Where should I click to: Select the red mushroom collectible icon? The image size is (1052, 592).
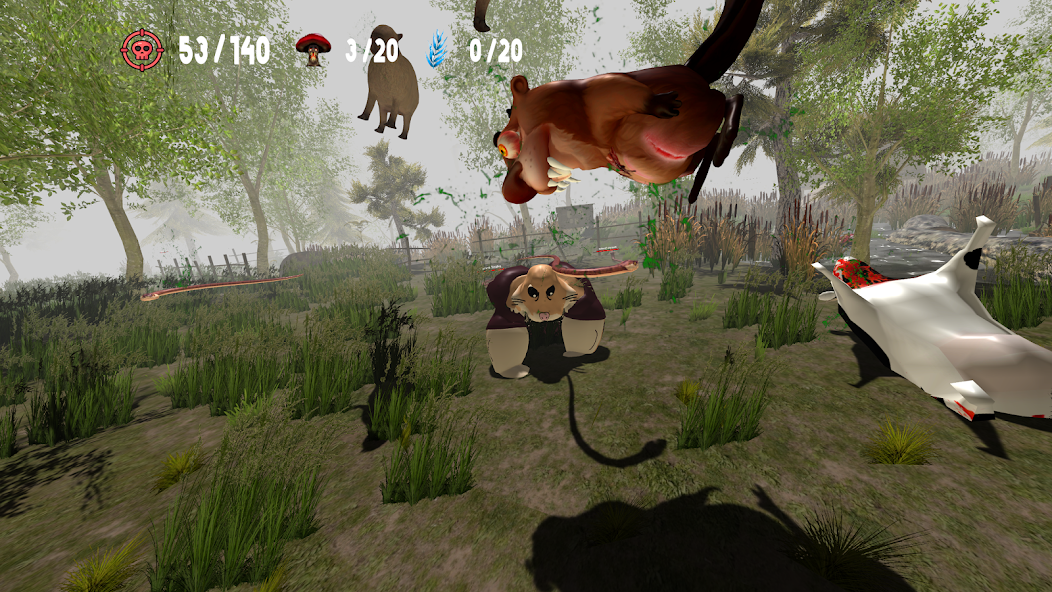click(313, 49)
